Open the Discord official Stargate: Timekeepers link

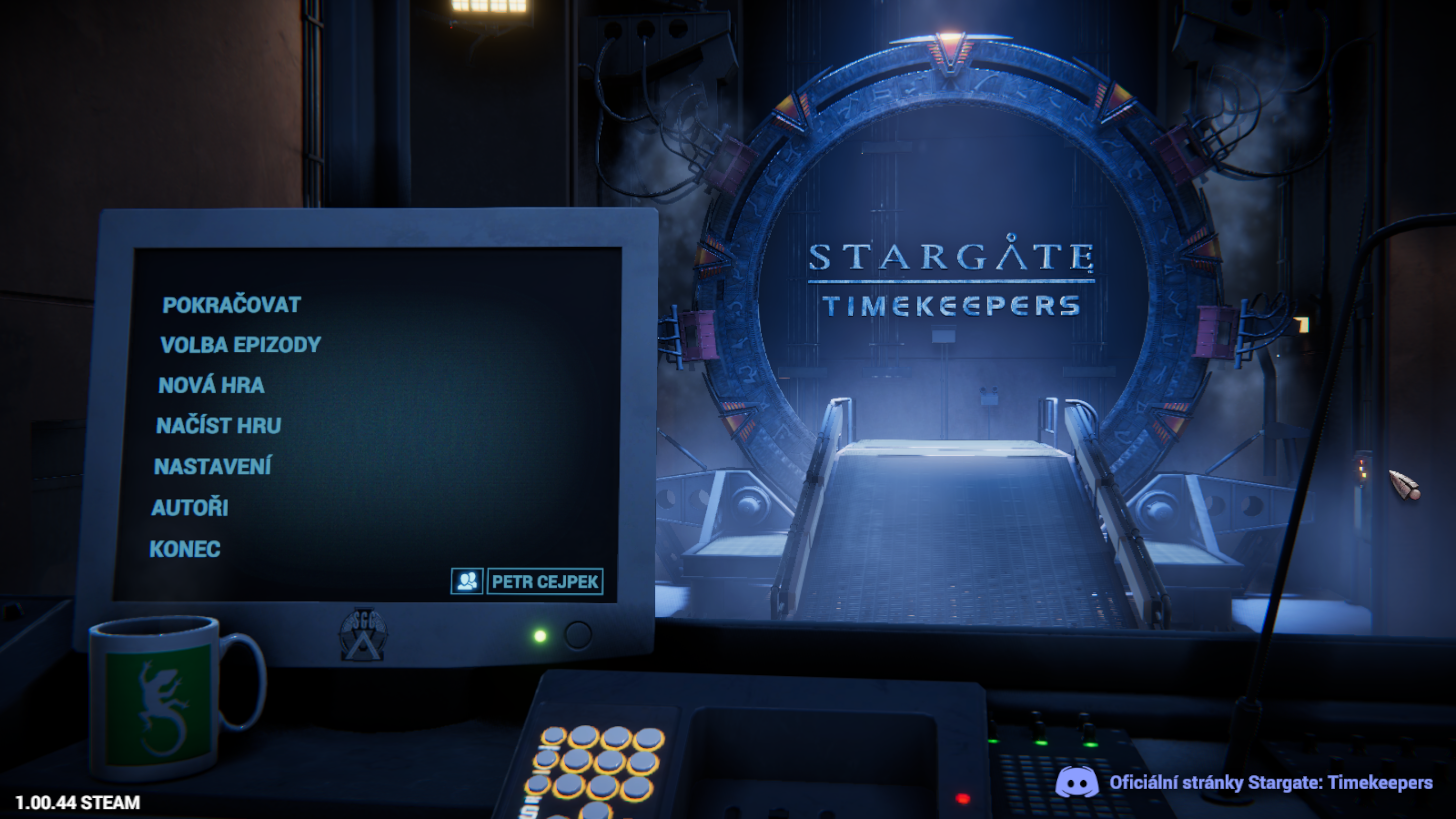[1269, 783]
